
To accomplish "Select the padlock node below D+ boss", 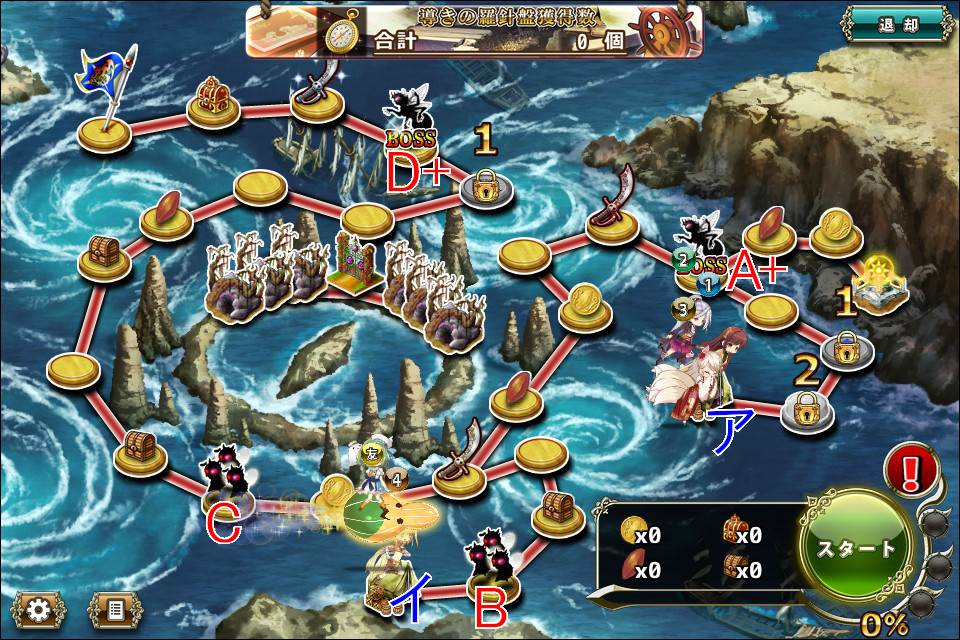I will [487, 184].
